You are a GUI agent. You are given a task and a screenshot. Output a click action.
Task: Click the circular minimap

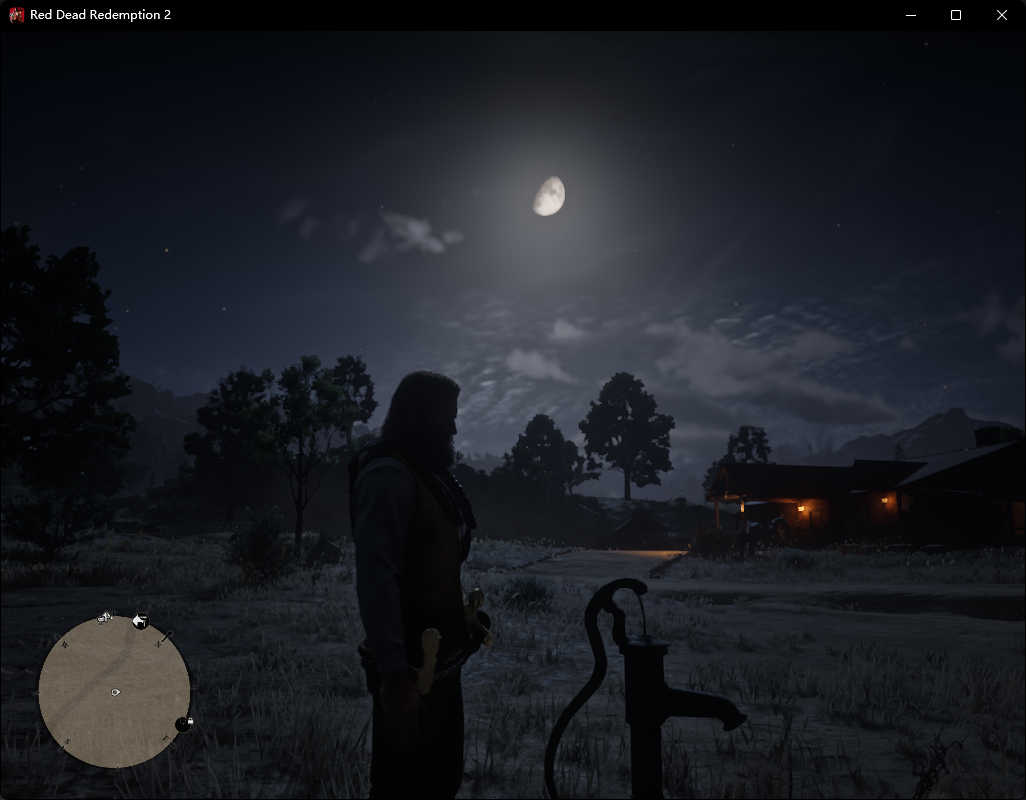coord(114,692)
